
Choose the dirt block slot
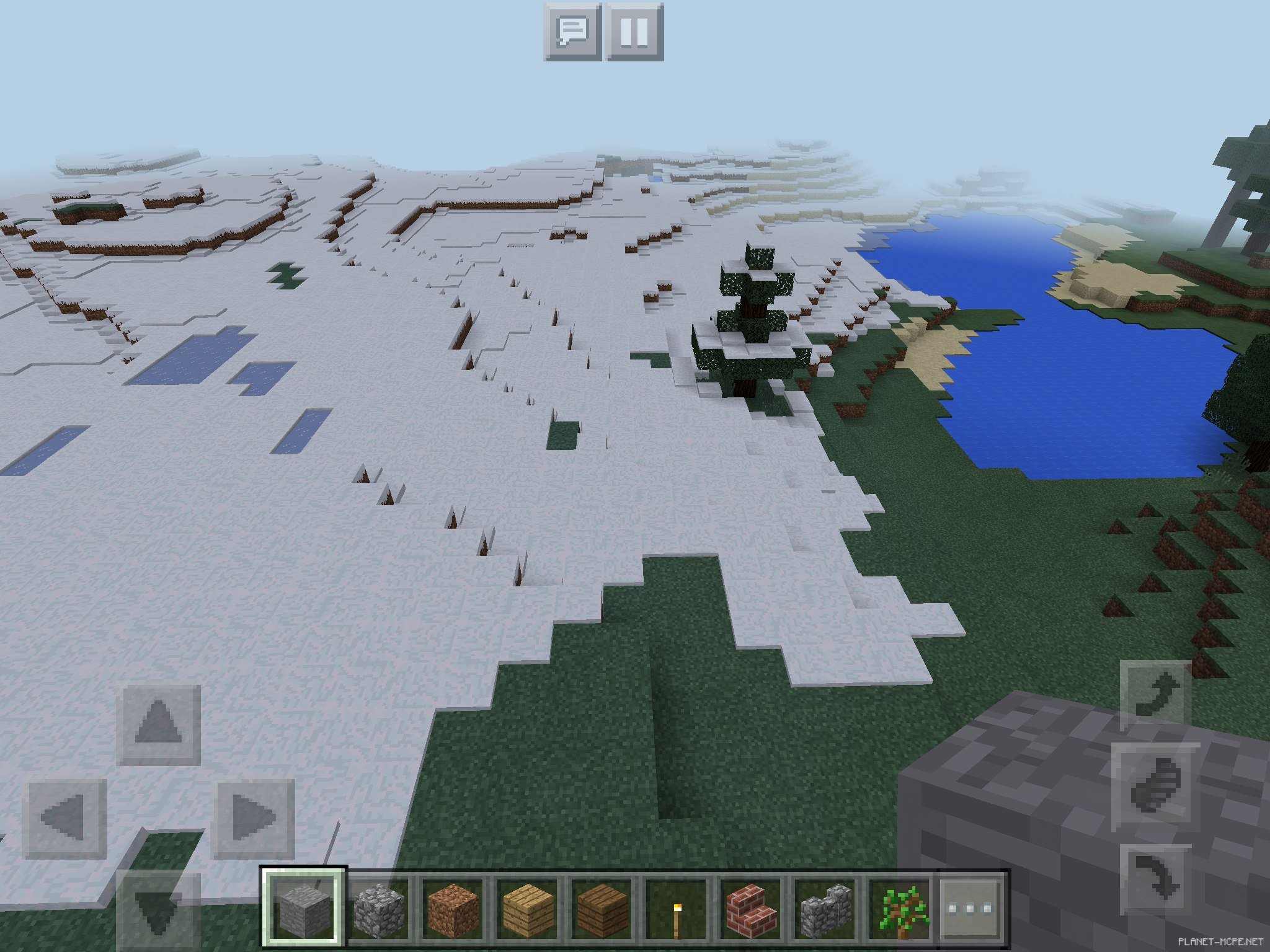point(453,907)
